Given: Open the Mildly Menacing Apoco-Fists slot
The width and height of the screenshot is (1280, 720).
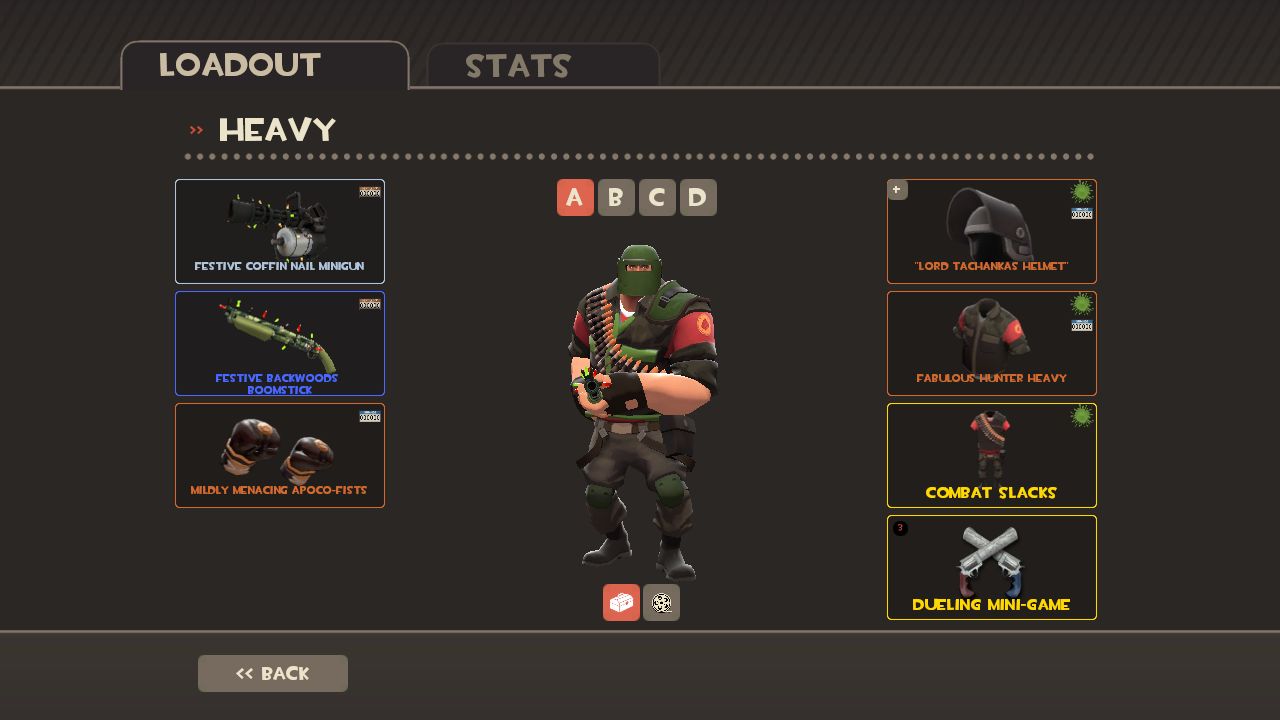Looking at the screenshot, I should [280, 455].
